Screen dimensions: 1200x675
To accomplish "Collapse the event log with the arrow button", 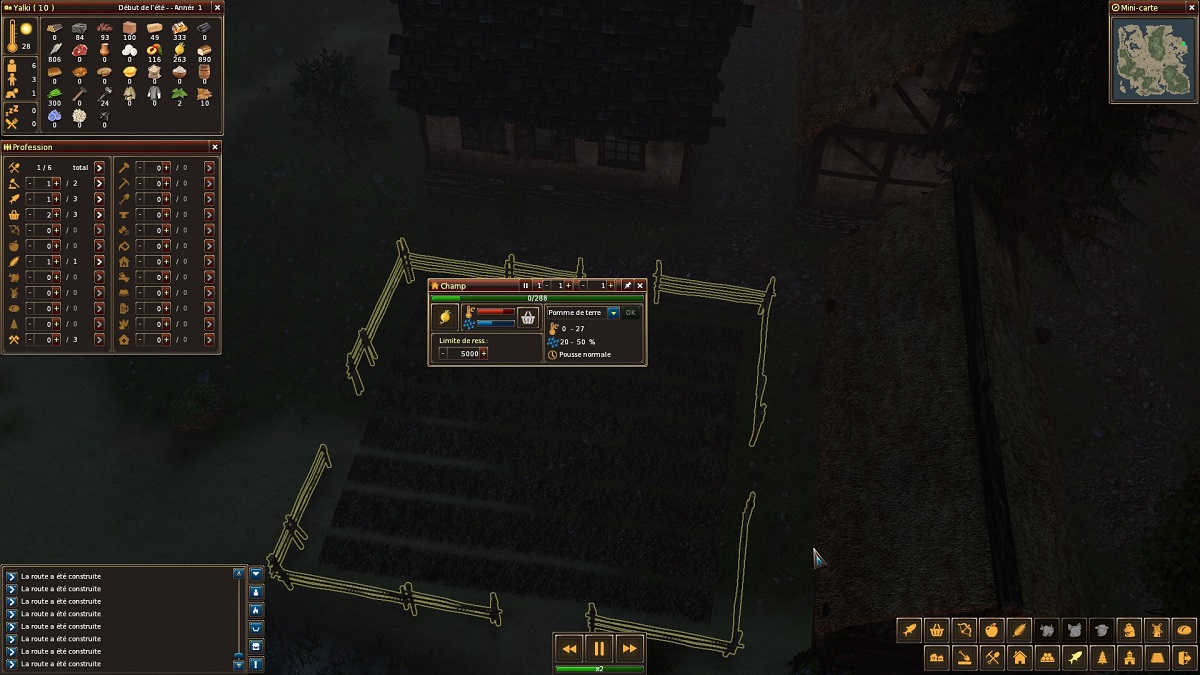I will coord(257,574).
